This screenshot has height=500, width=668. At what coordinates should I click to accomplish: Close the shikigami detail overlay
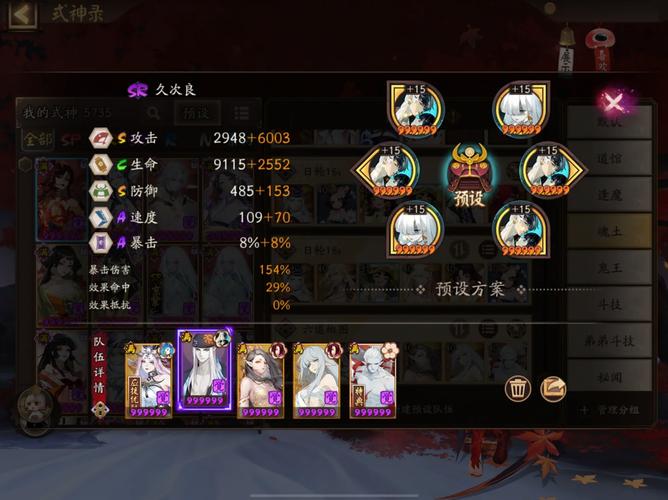[612, 101]
